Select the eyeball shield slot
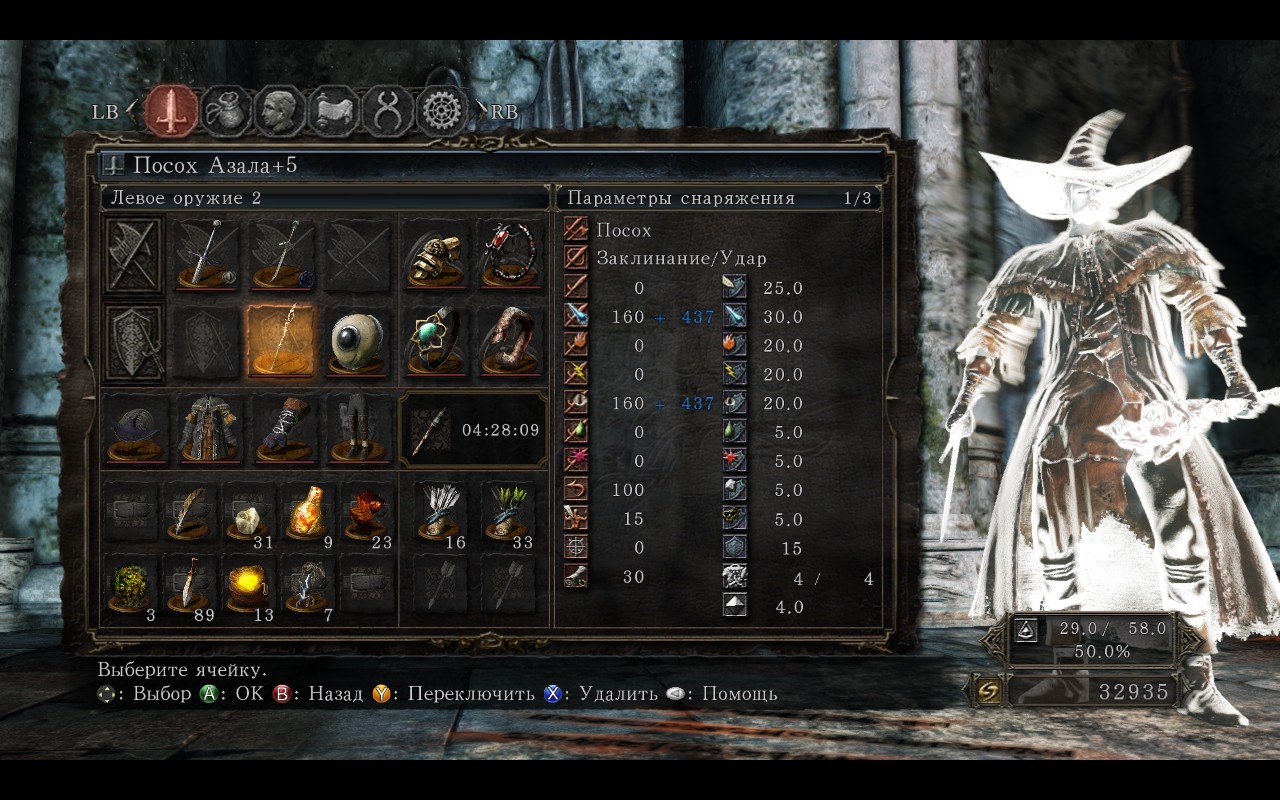 coord(358,342)
